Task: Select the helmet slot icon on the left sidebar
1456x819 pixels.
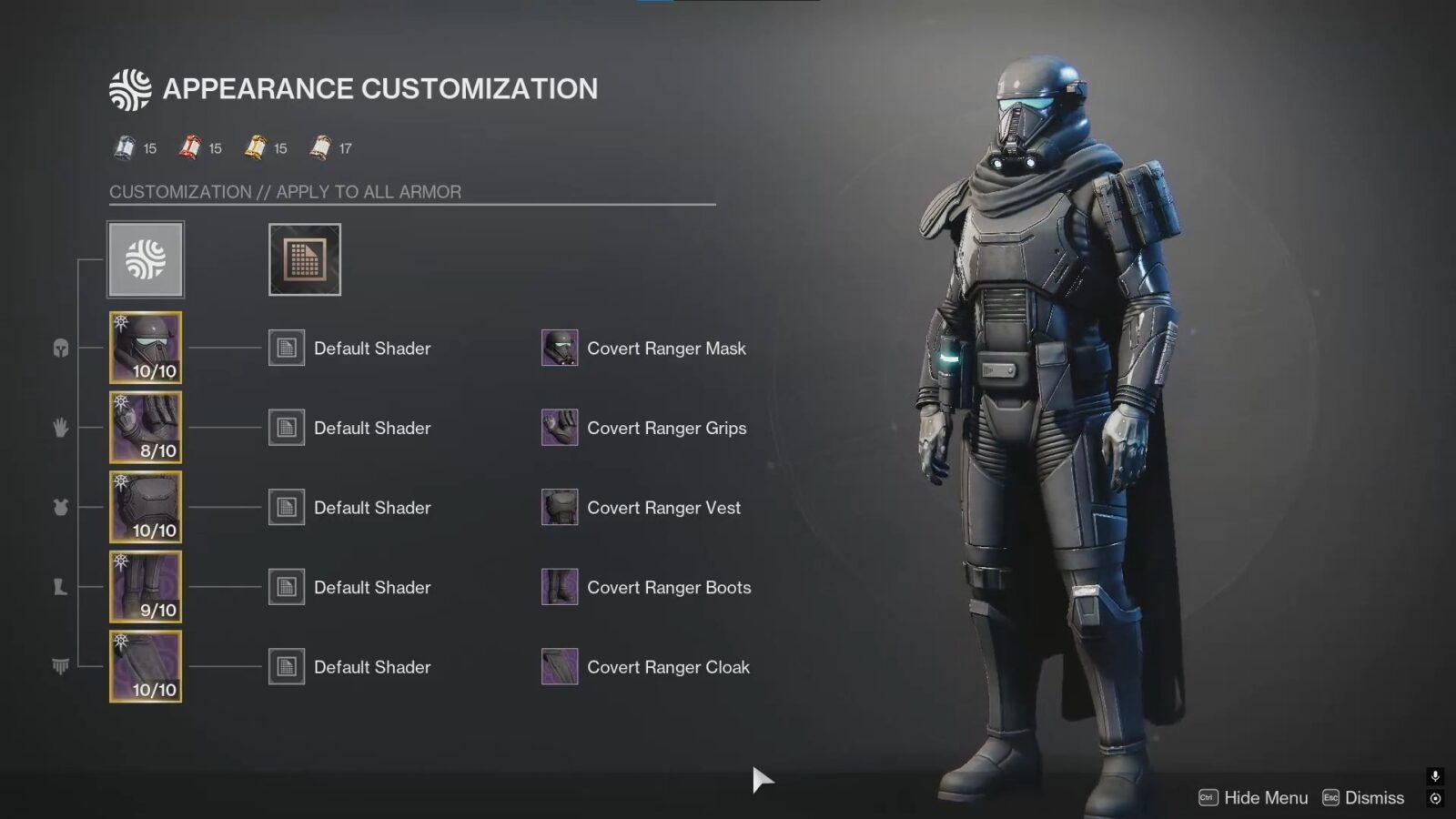Action: (59, 346)
